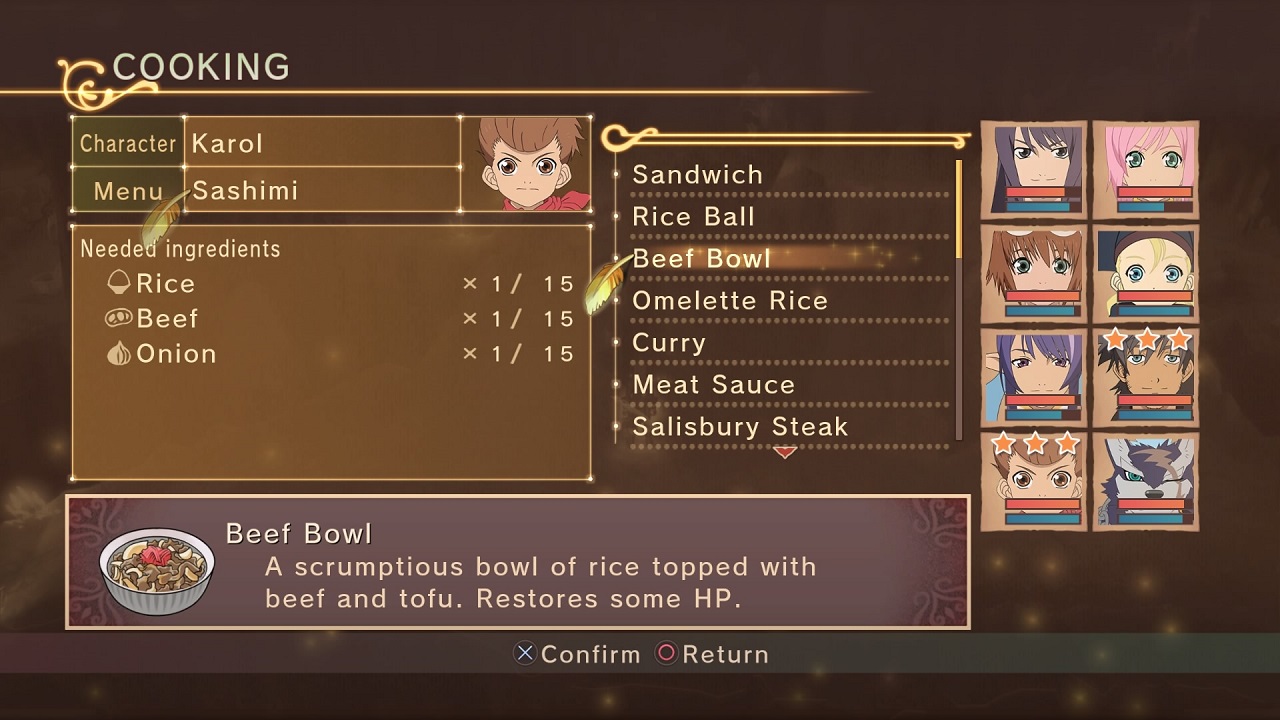This screenshot has height=720, width=1280.
Task: Select the purple-haired woman party portrait
Action: [x=1034, y=378]
